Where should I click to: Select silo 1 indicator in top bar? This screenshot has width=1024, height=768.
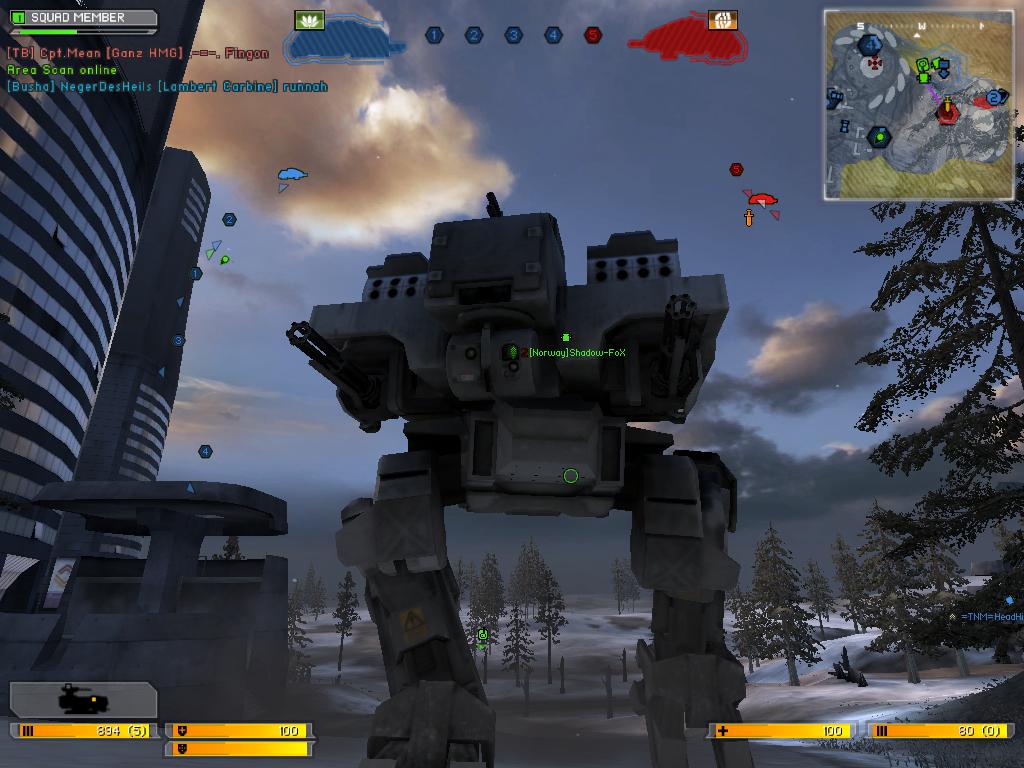pyautogui.click(x=434, y=35)
